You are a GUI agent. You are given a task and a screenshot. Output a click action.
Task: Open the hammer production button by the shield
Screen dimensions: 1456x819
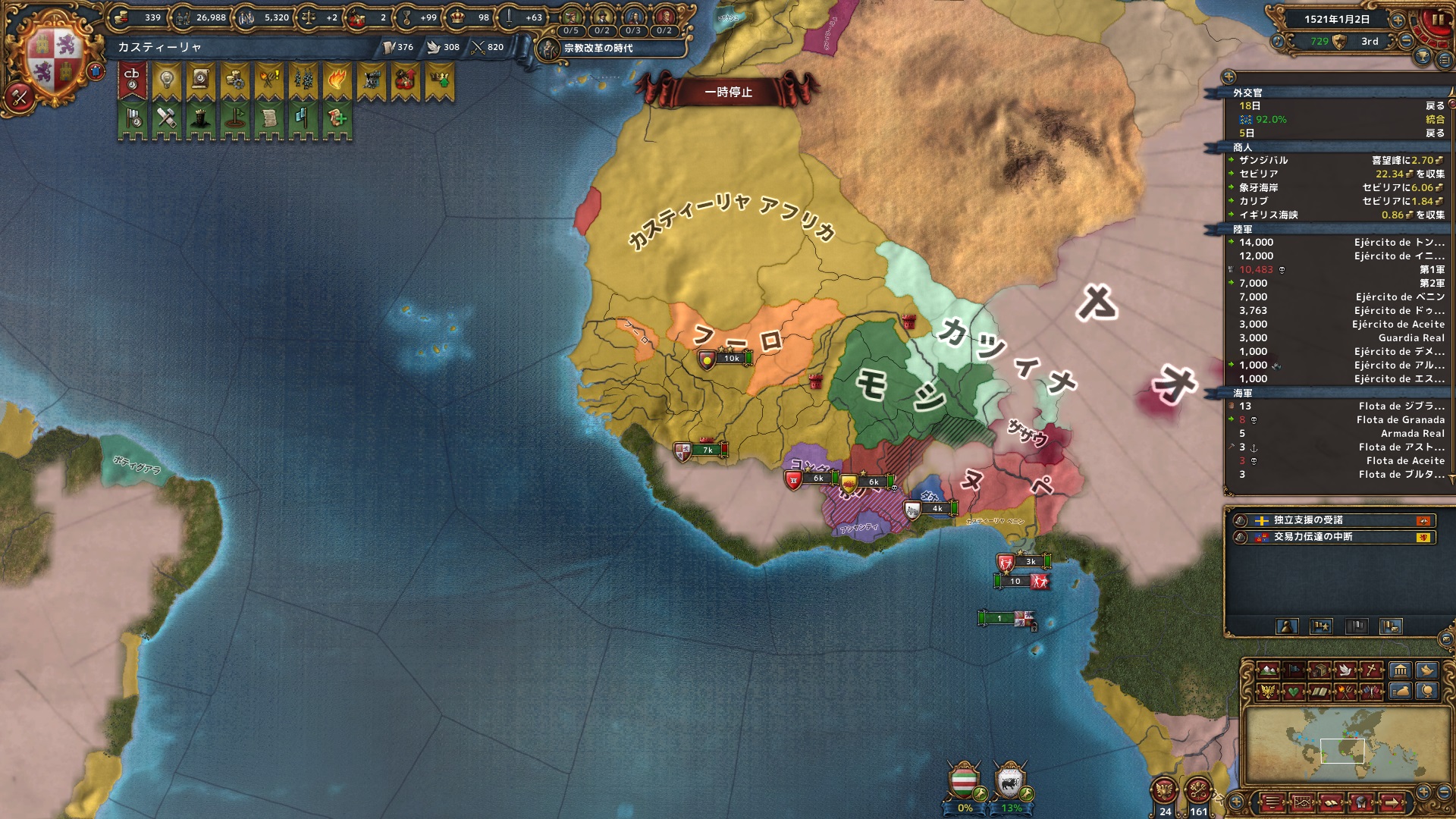[x=19, y=96]
